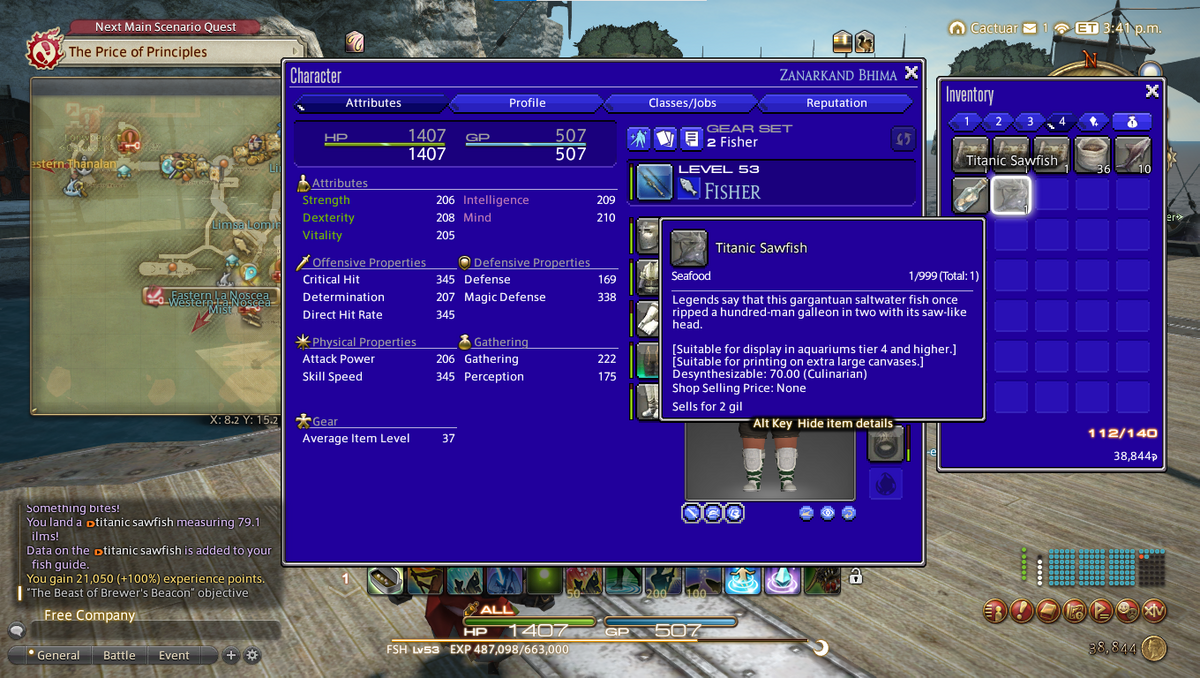Open The Price of Principles quest tracker
The image size is (1200, 678).
[x=138, y=52]
